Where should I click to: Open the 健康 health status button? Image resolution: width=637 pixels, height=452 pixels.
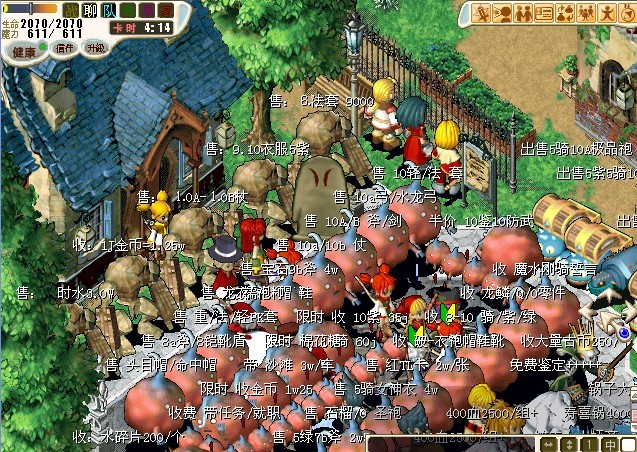coord(25,50)
